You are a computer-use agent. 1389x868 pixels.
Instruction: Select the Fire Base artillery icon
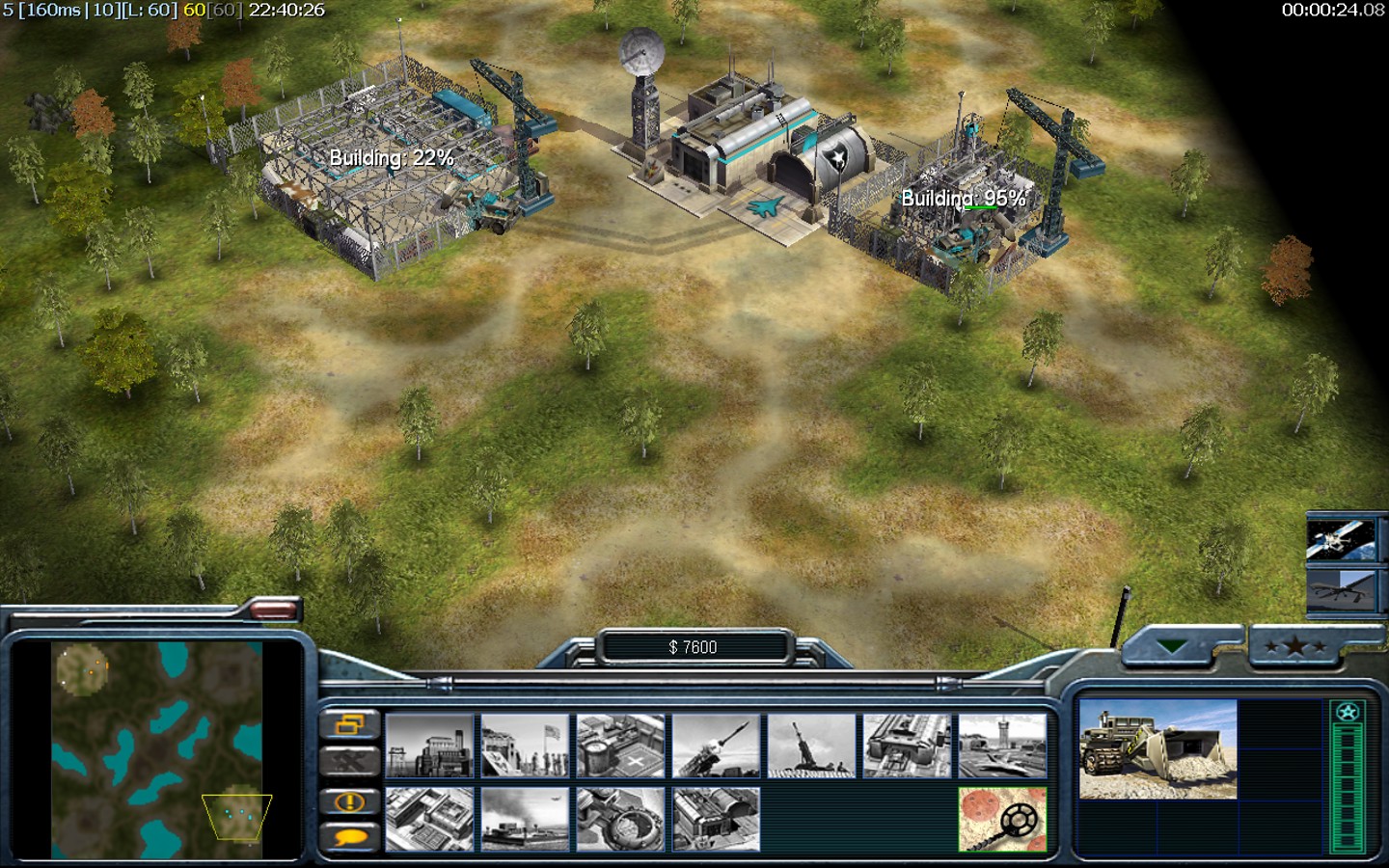811,746
